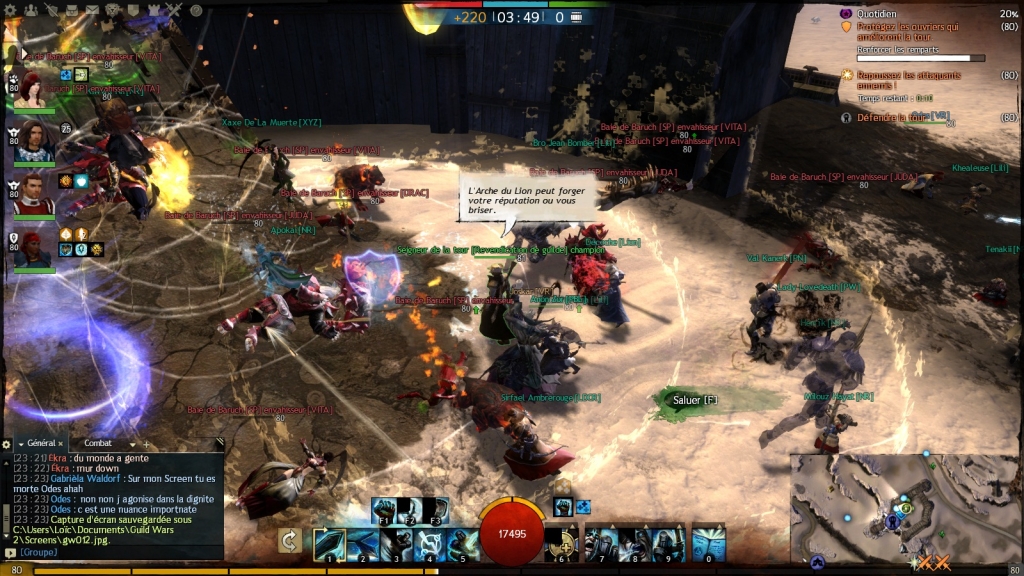The height and width of the screenshot is (576, 1024).
Task: Select the red-haired female party member portrait
Action: [34, 90]
